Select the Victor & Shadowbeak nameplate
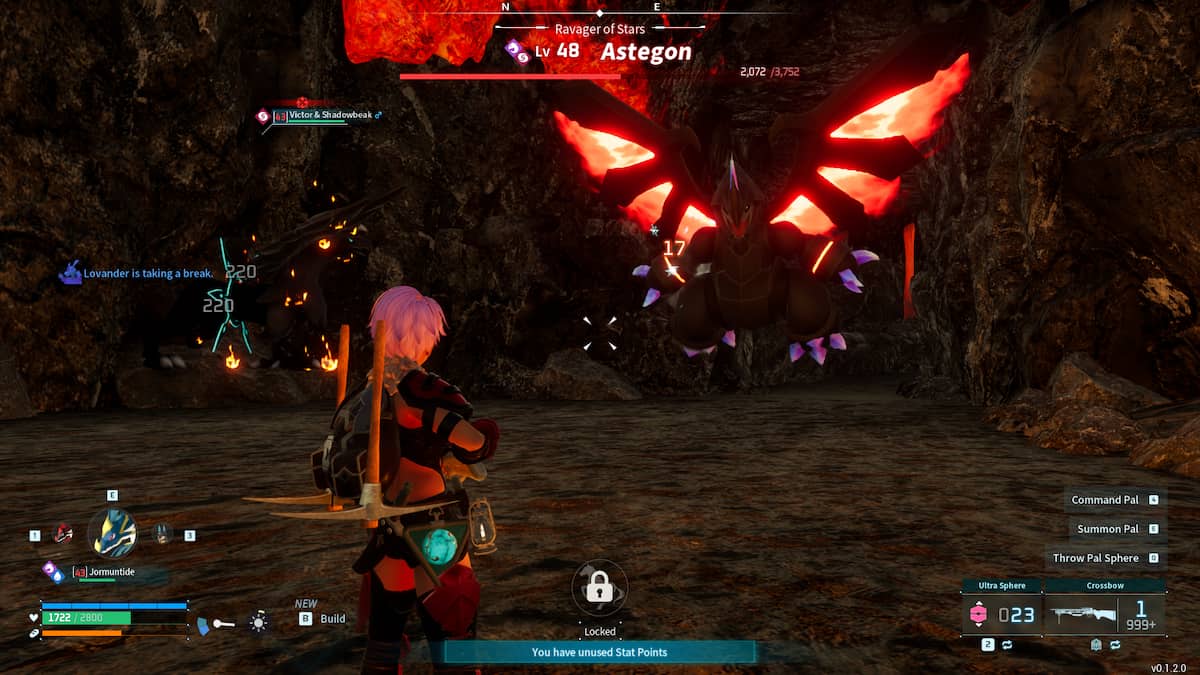The height and width of the screenshot is (675, 1200). point(330,116)
